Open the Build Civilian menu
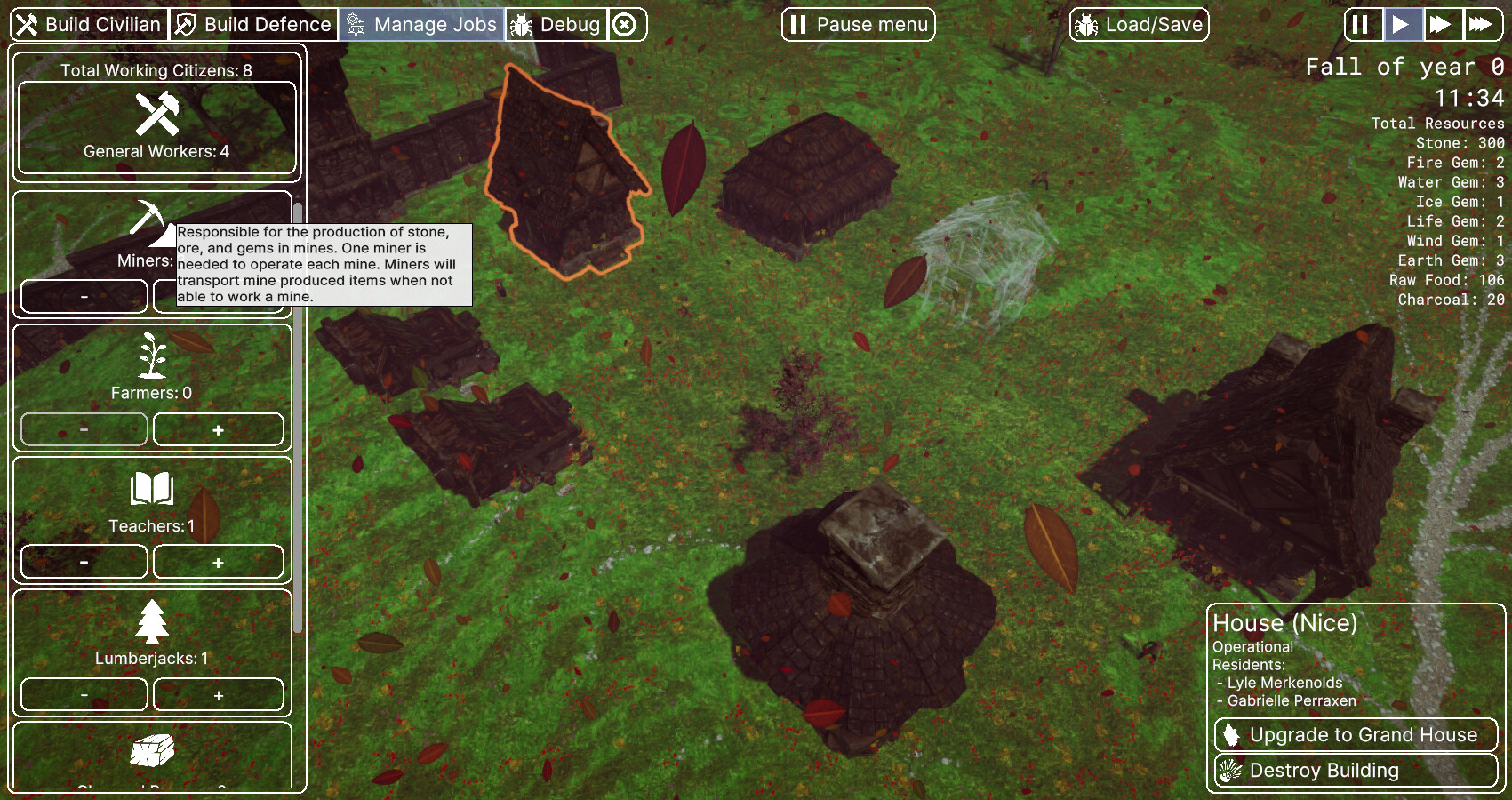 [x=88, y=25]
